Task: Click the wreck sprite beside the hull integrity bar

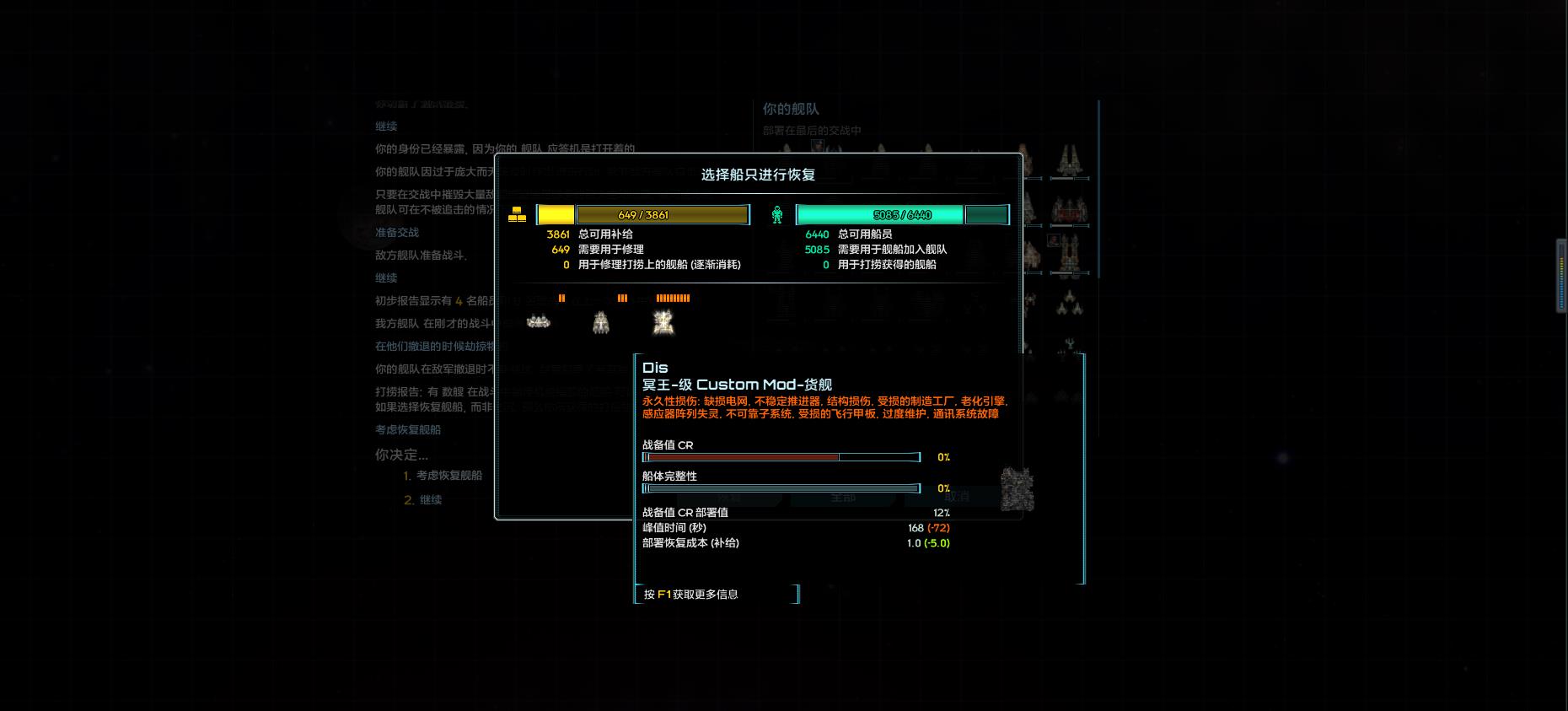Action: (1016, 488)
